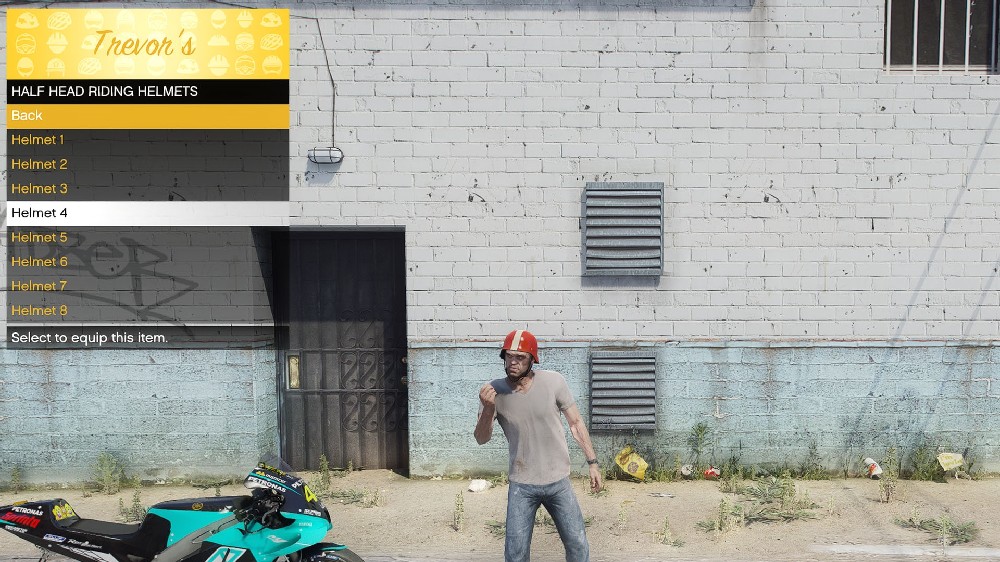
Task: Choose Helmet 6 from the menu
Action: (147, 262)
